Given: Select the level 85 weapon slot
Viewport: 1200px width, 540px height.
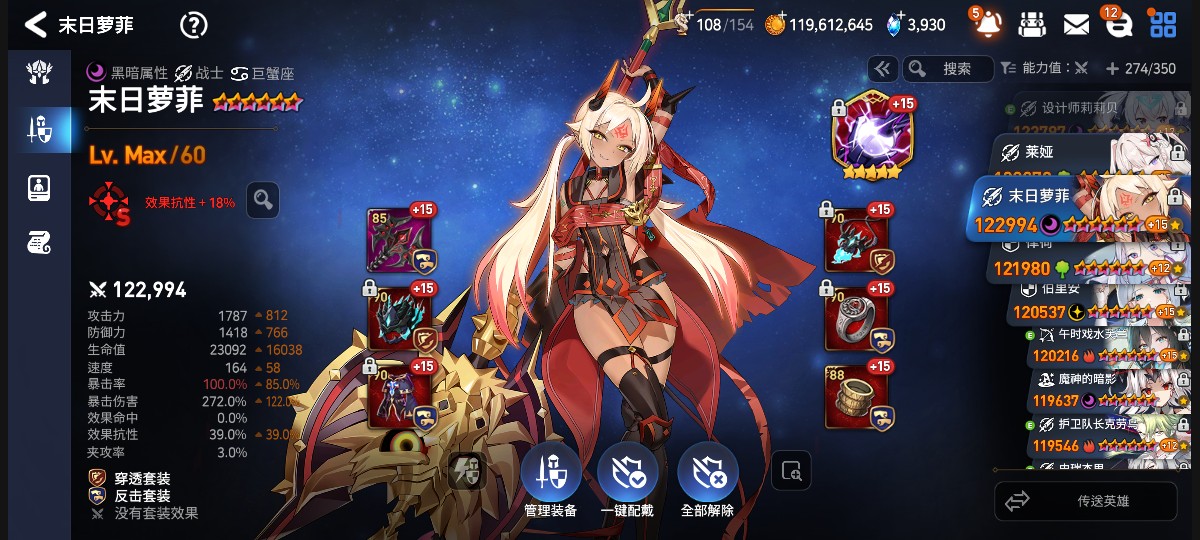Looking at the screenshot, I should [x=400, y=241].
